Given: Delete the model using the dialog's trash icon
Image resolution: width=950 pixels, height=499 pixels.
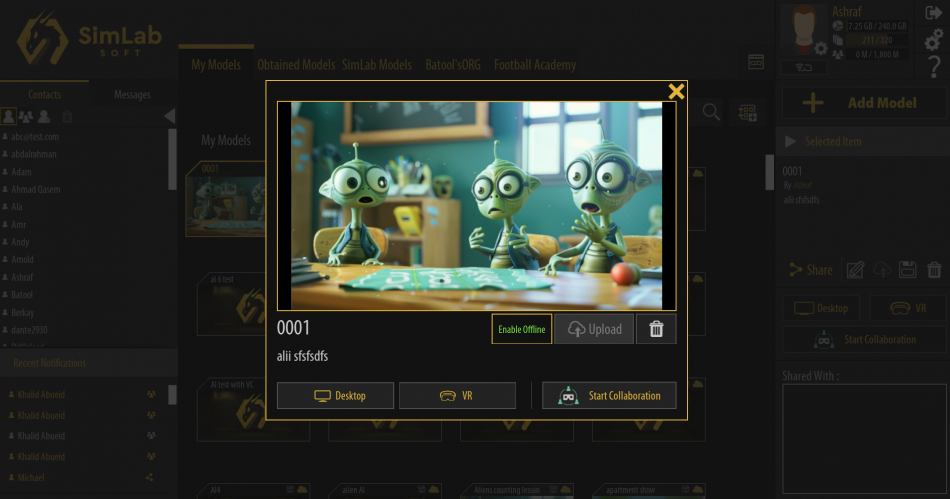Looking at the screenshot, I should coord(656,329).
